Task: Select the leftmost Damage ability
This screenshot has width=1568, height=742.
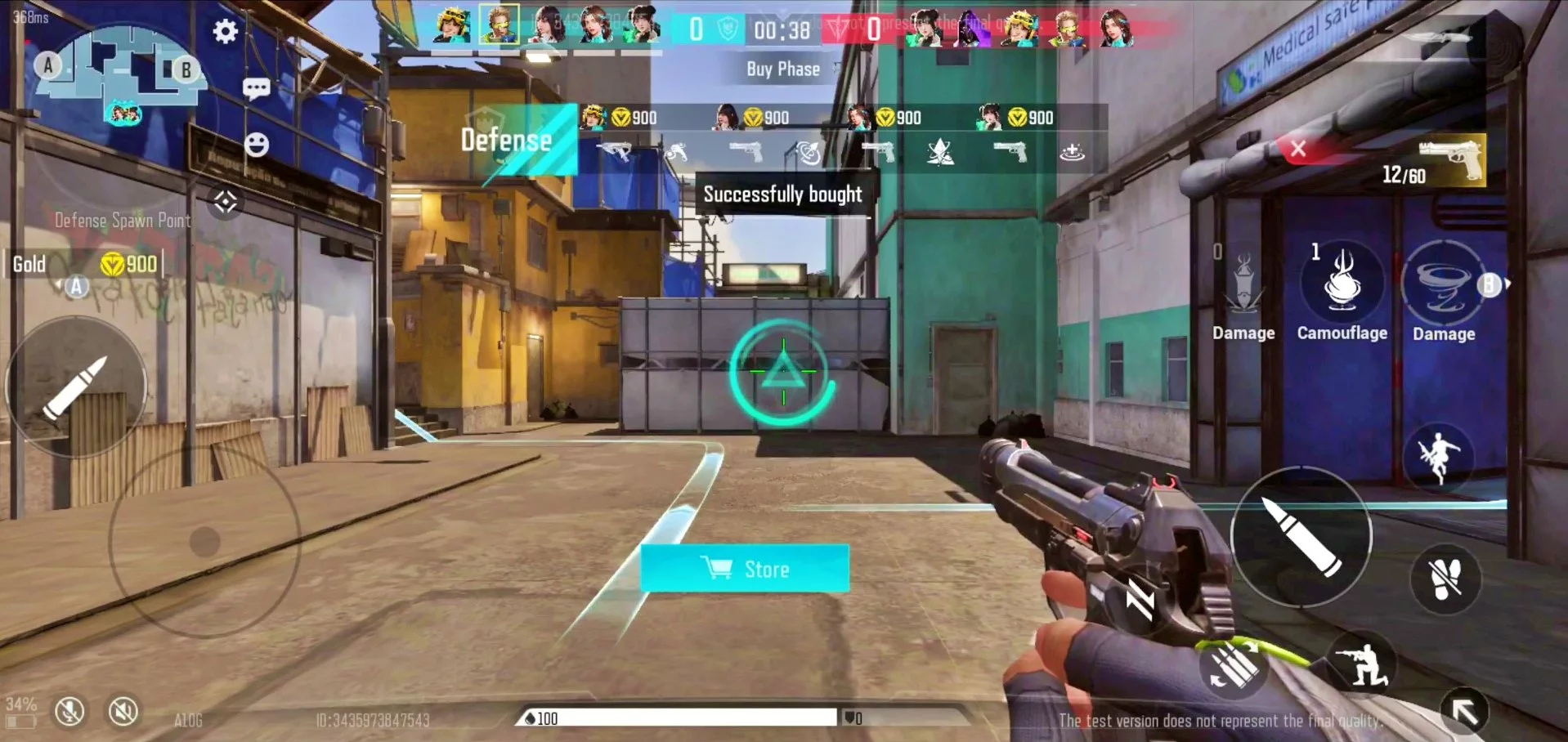Action: 1243,282
